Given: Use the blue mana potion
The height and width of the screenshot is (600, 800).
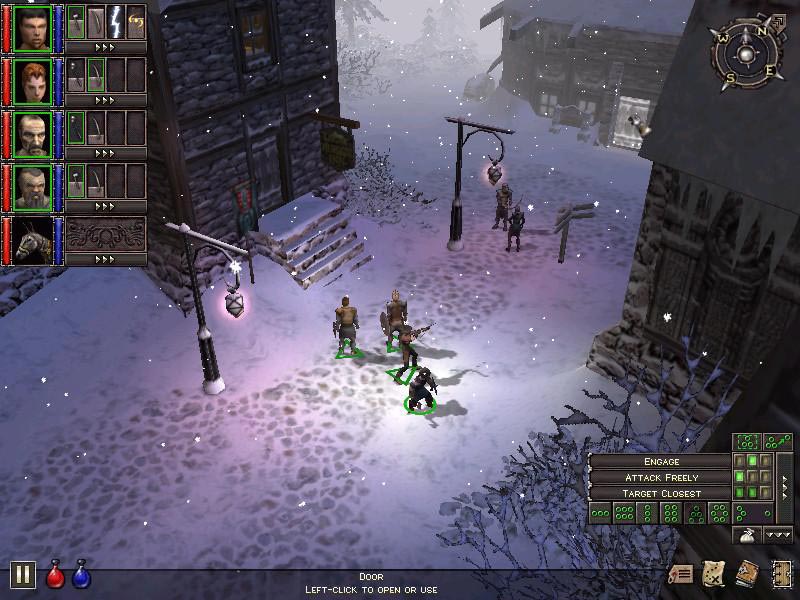Looking at the screenshot, I should [81, 574].
